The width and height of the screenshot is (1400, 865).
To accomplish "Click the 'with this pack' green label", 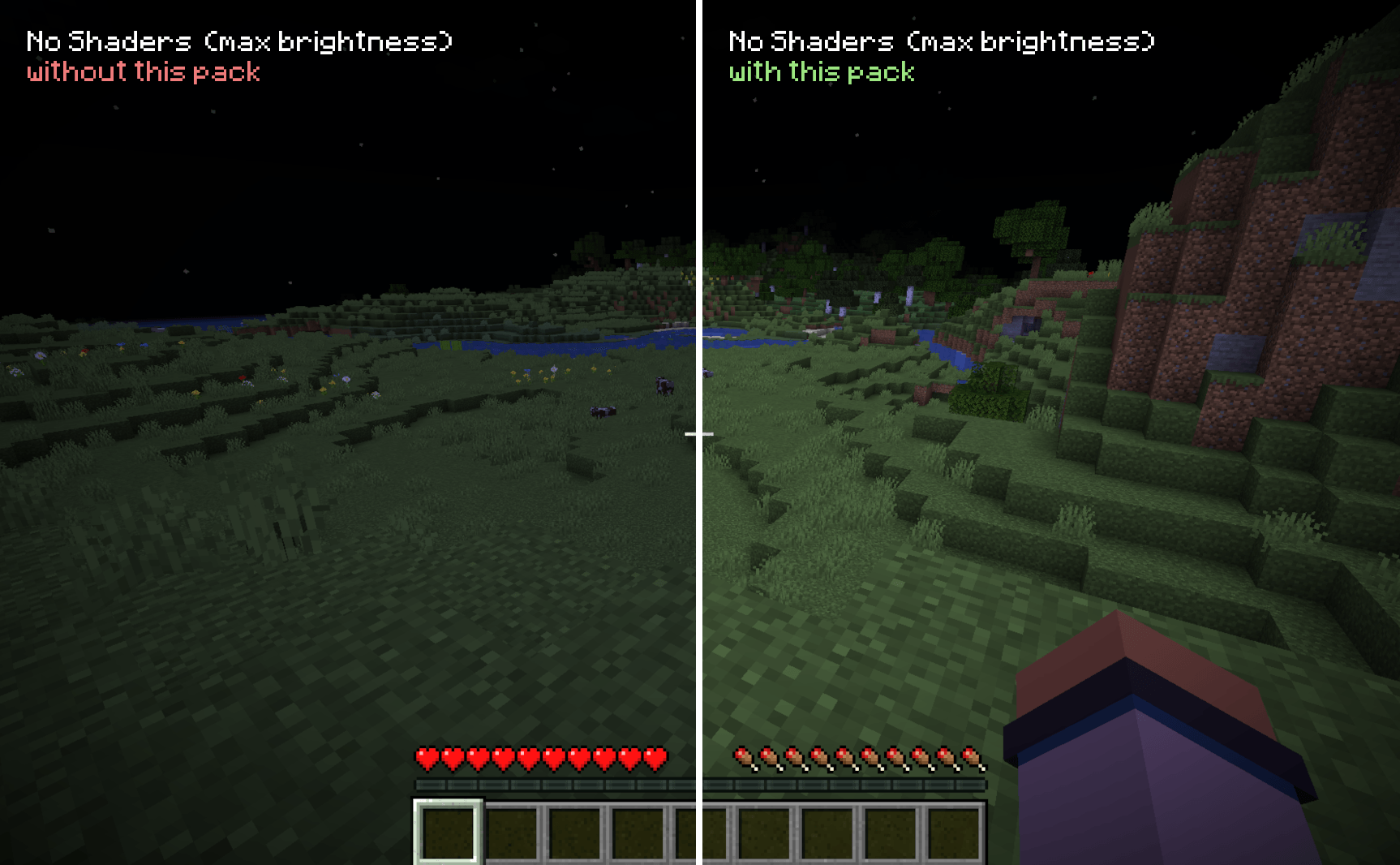I will (x=821, y=72).
